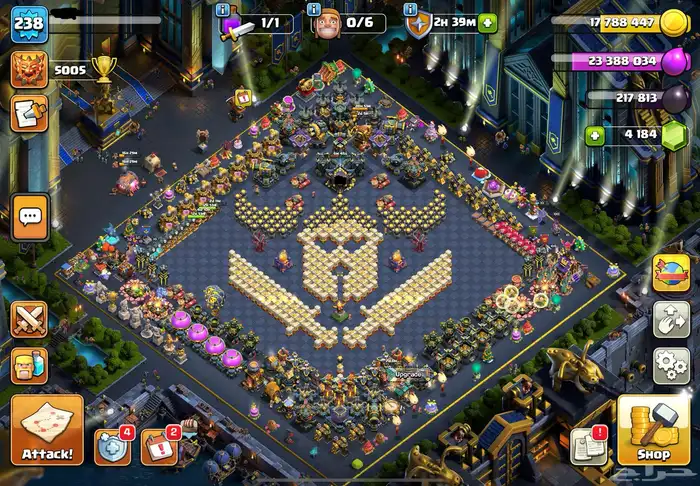Open the chat speech bubble
Viewport: 700px width, 486px height.
point(30,216)
